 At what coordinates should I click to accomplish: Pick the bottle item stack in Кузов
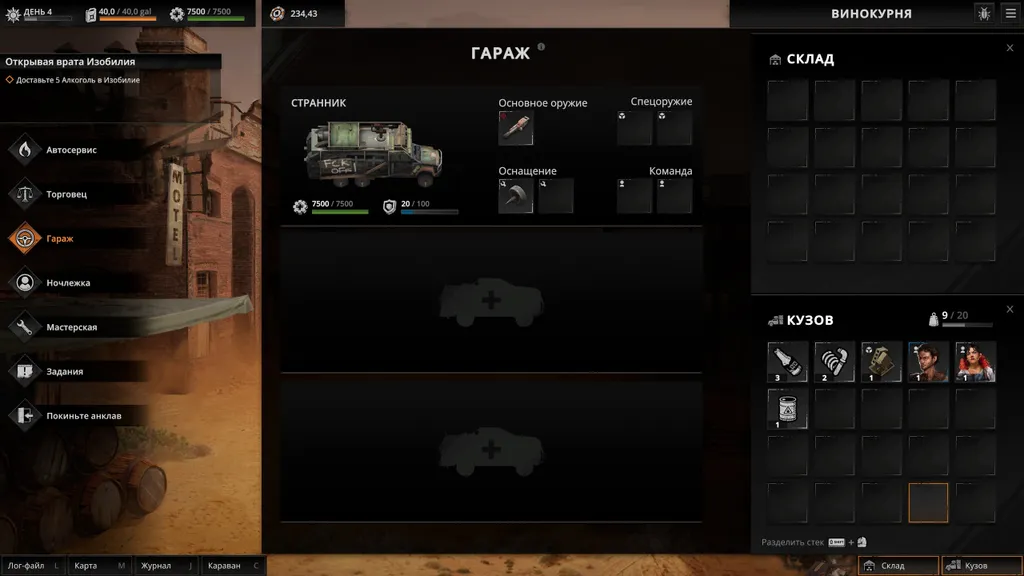[x=788, y=362]
